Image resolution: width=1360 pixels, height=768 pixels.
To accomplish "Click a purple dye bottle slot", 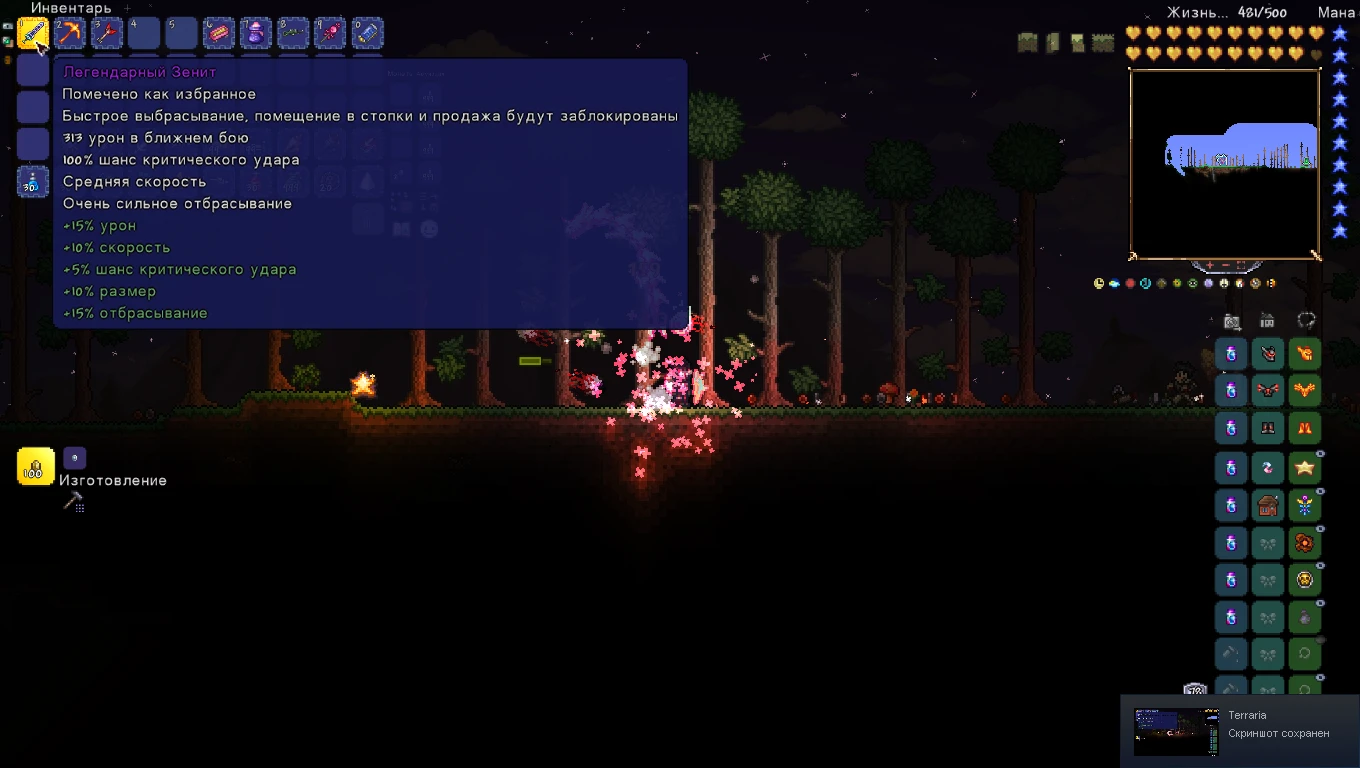I will click(1231, 353).
